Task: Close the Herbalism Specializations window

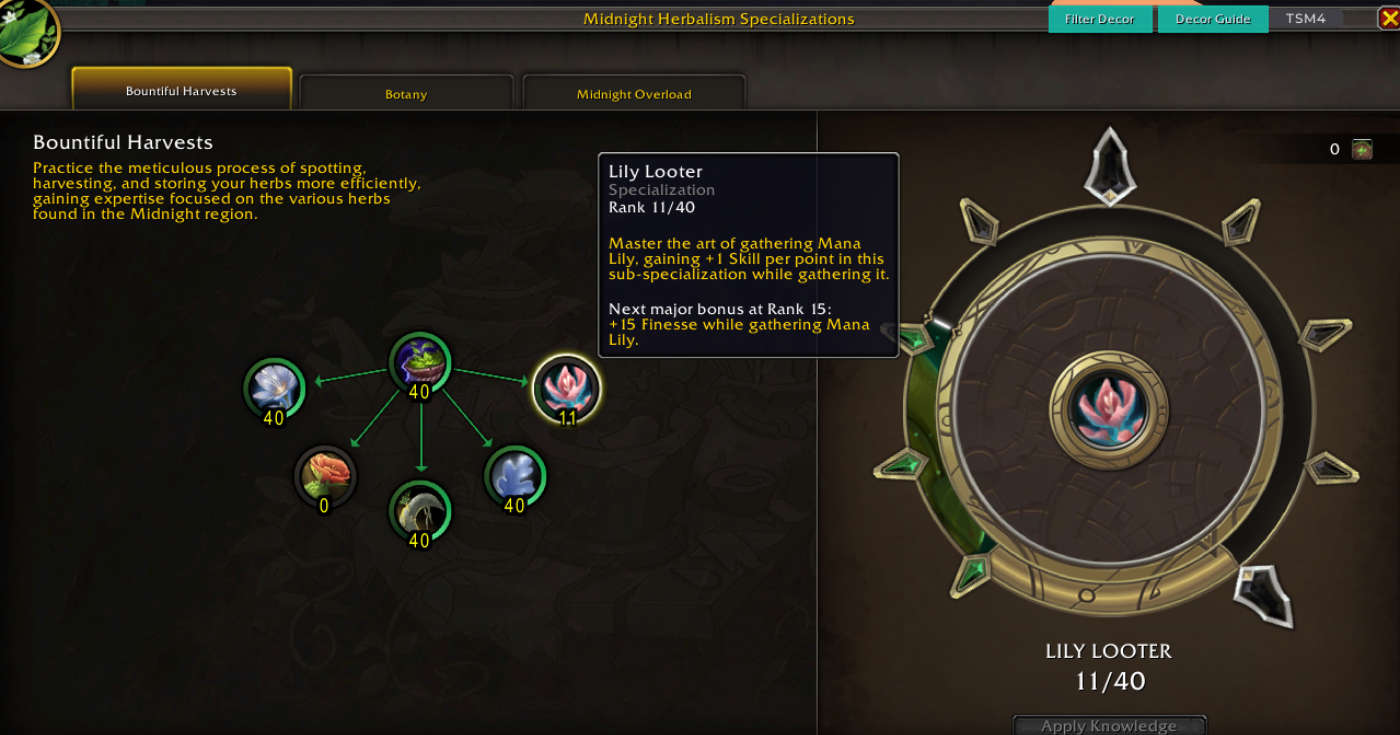Action: tap(1387, 18)
